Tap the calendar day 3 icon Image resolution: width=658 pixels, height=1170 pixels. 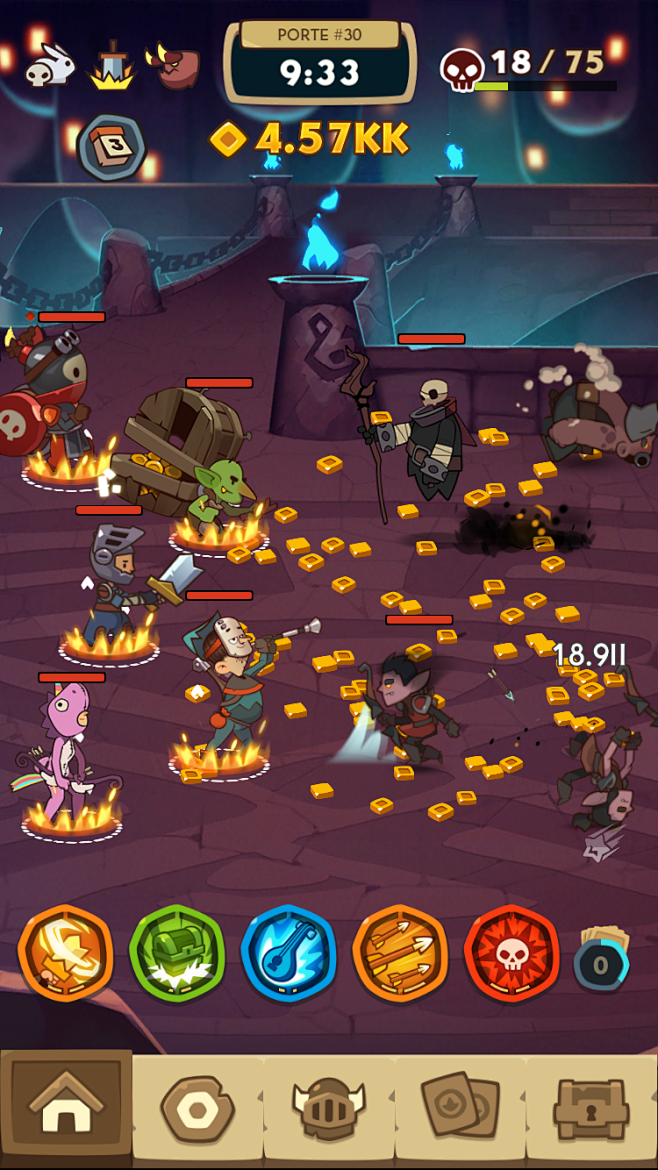(111, 147)
